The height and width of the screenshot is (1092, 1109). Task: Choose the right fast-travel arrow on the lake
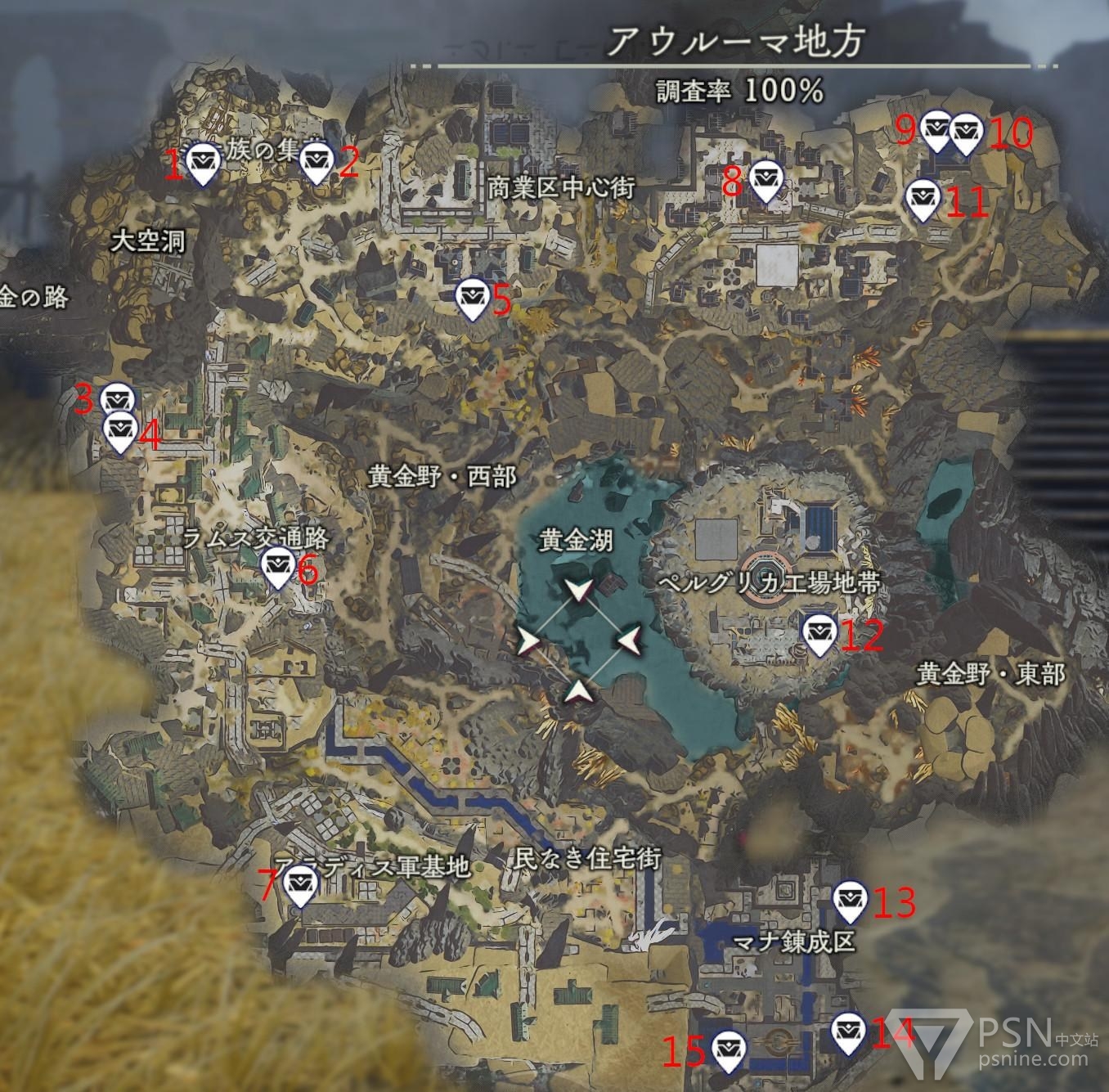point(628,640)
